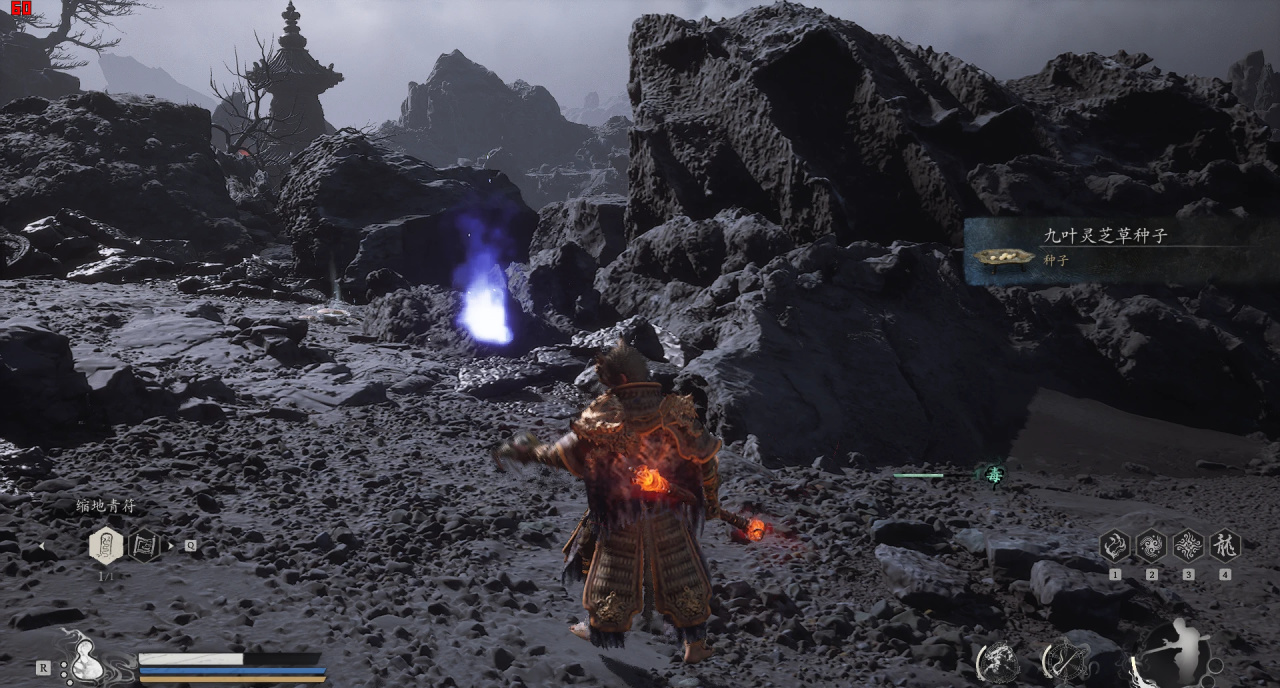Activate the 龍 dragon-character spell in slot 4
This screenshot has width=1280, height=688.
1225,546
